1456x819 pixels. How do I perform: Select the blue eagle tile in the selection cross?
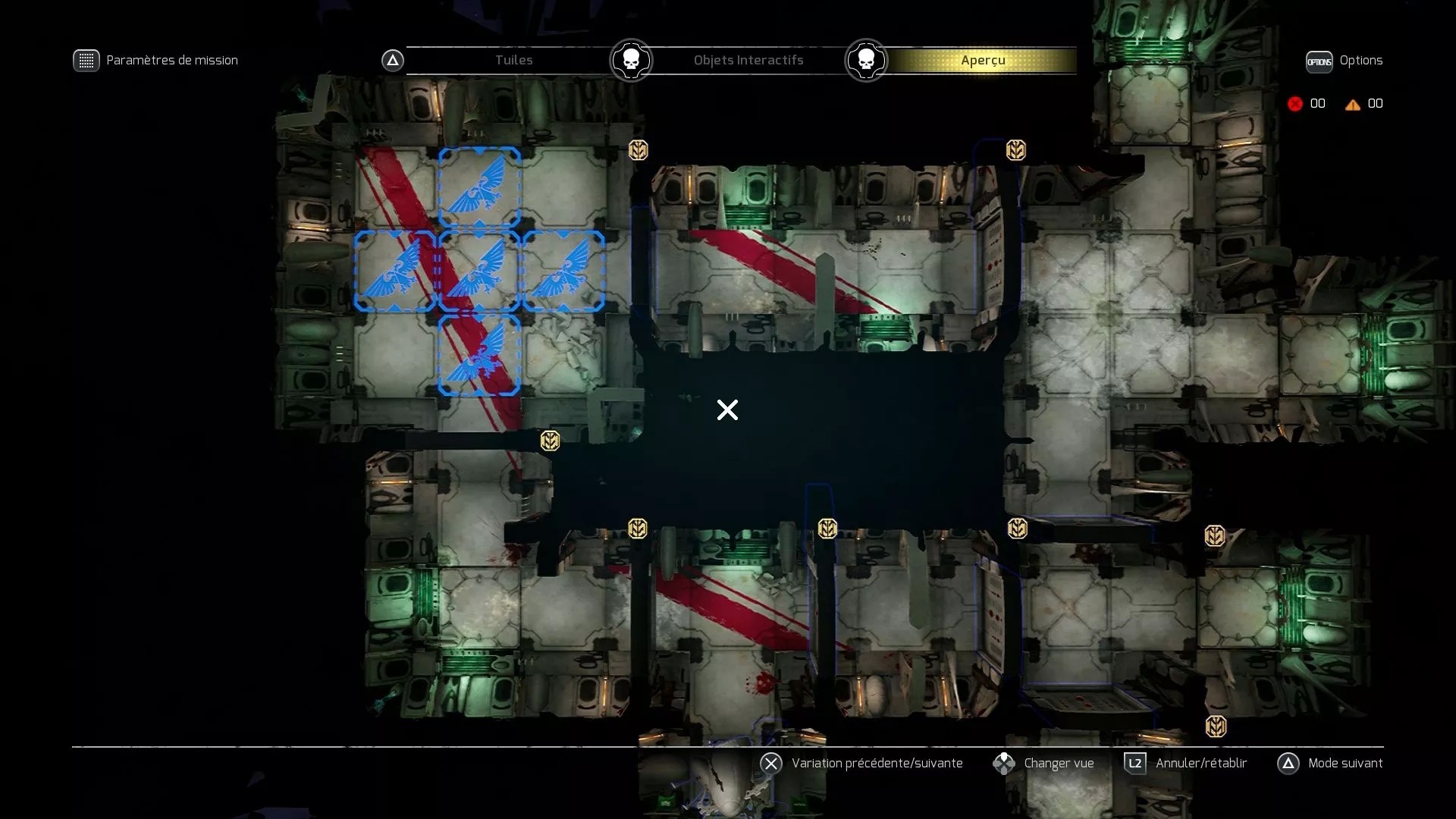coord(479,270)
